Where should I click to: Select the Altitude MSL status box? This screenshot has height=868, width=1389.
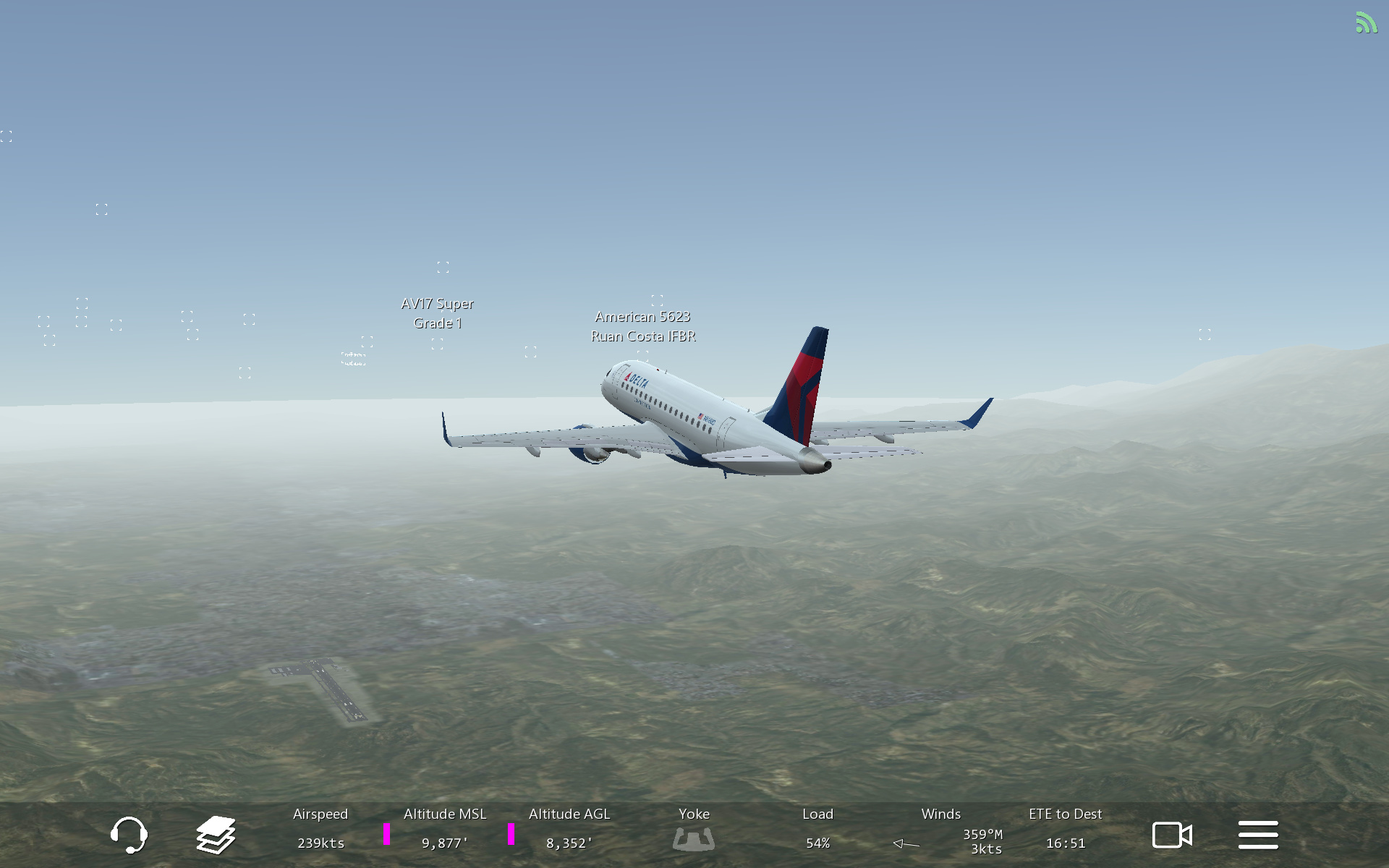point(444,829)
